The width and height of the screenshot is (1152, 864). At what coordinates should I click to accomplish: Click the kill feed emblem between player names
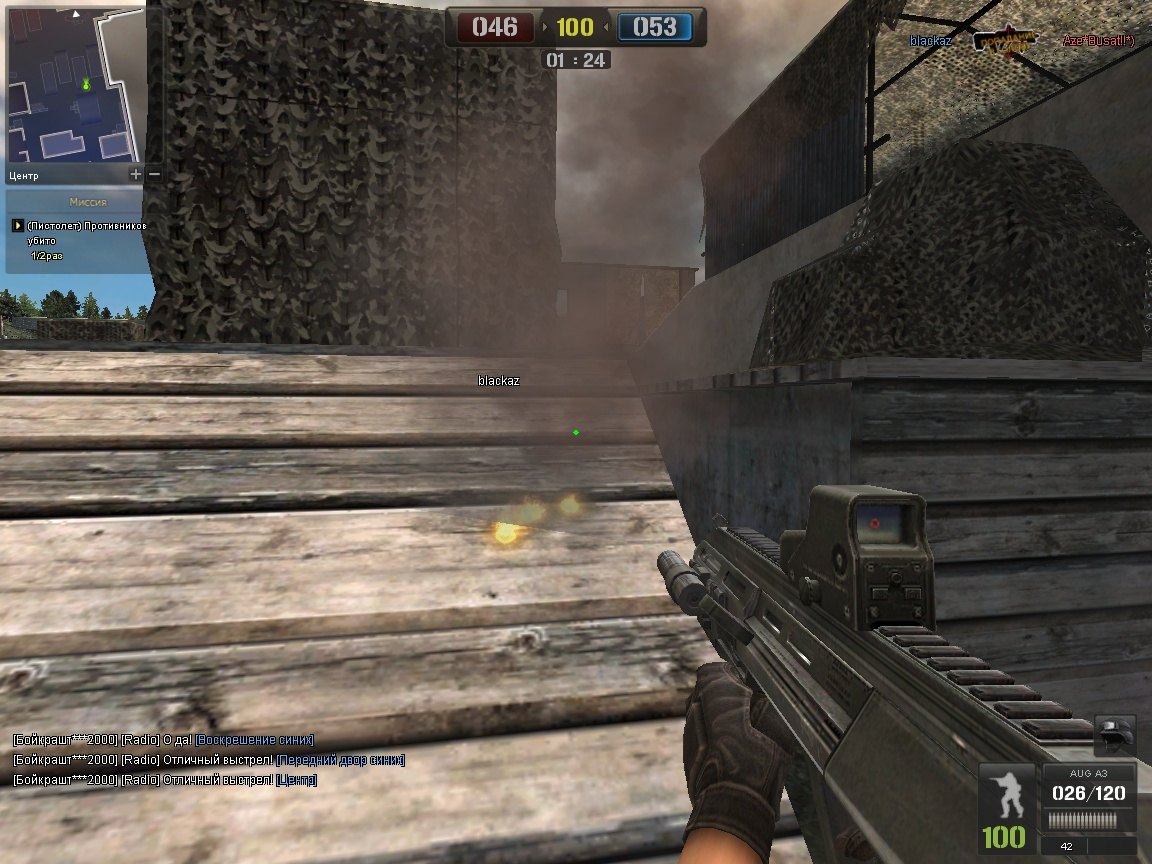click(1006, 42)
